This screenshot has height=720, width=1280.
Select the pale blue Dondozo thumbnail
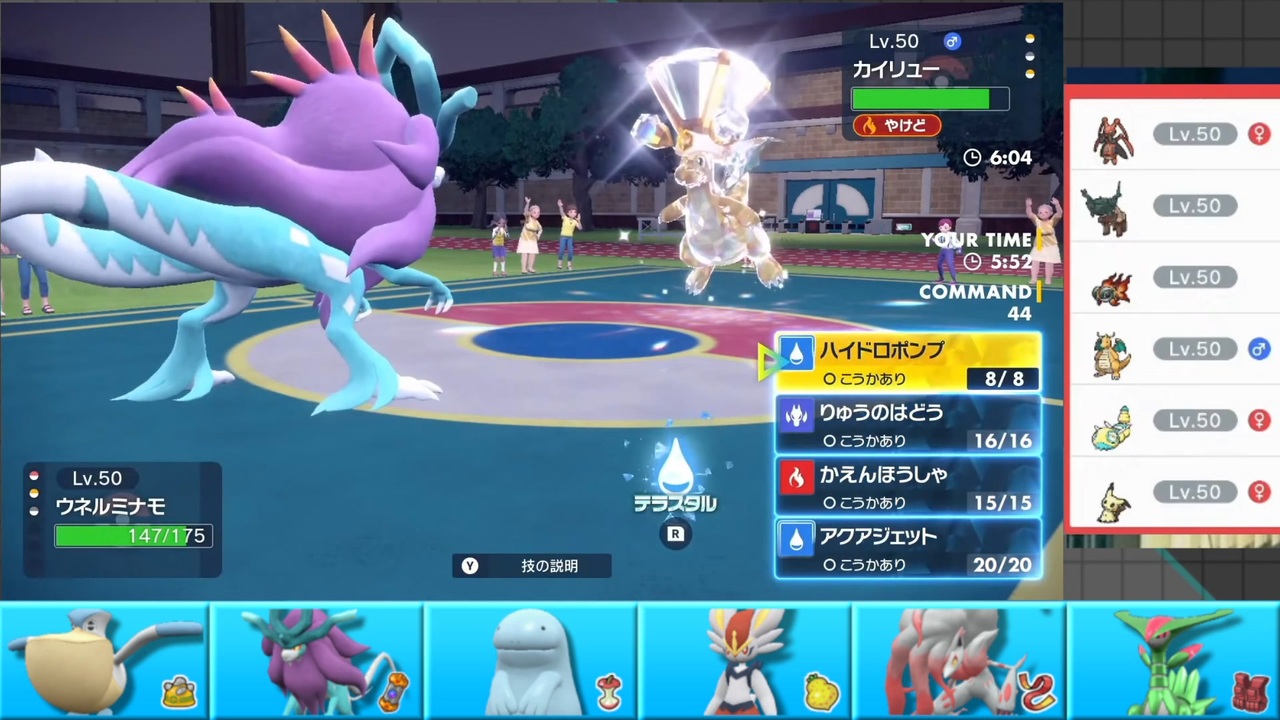click(532, 662)
